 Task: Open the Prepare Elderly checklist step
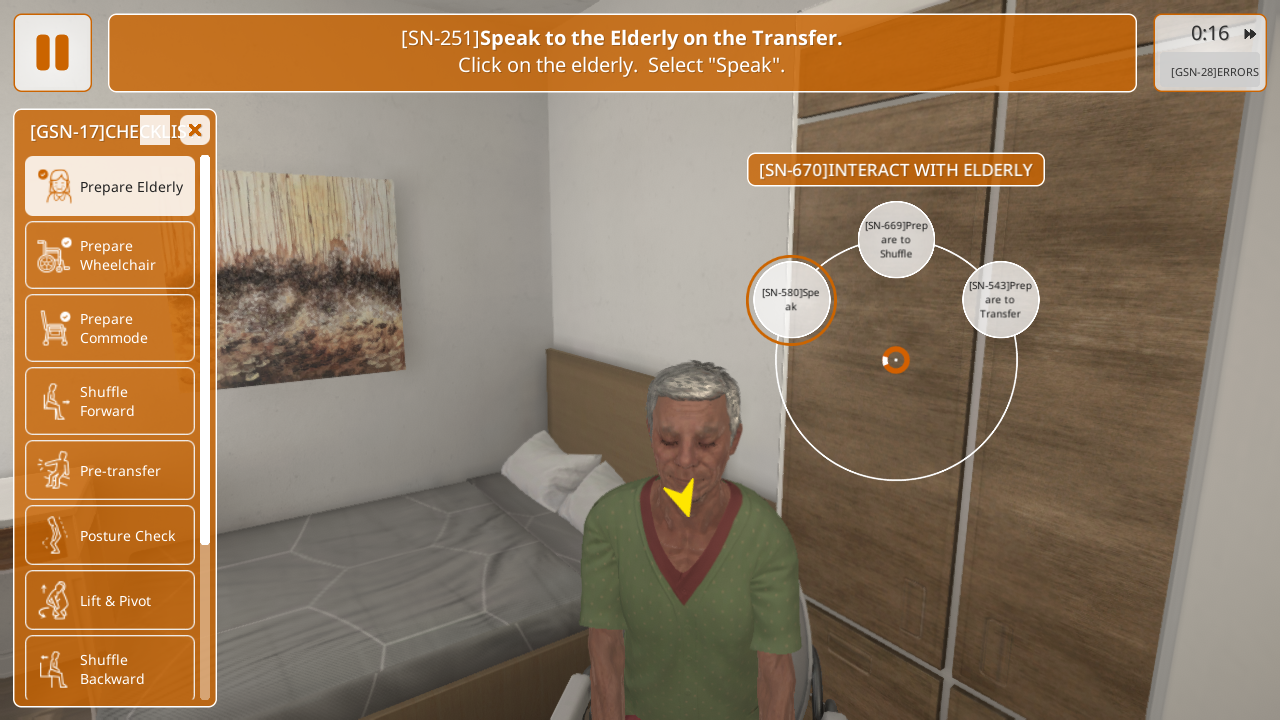click(x=110, y=186)
